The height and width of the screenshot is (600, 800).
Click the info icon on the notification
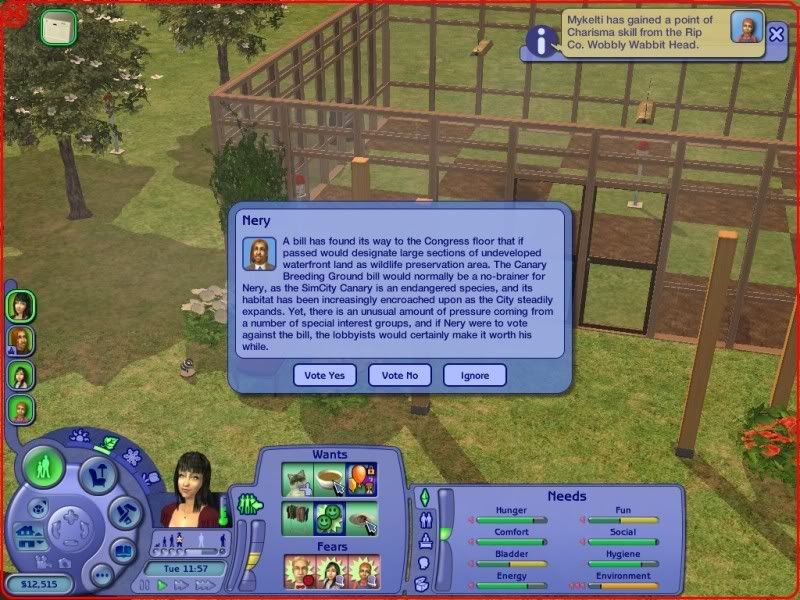point(542,40)
